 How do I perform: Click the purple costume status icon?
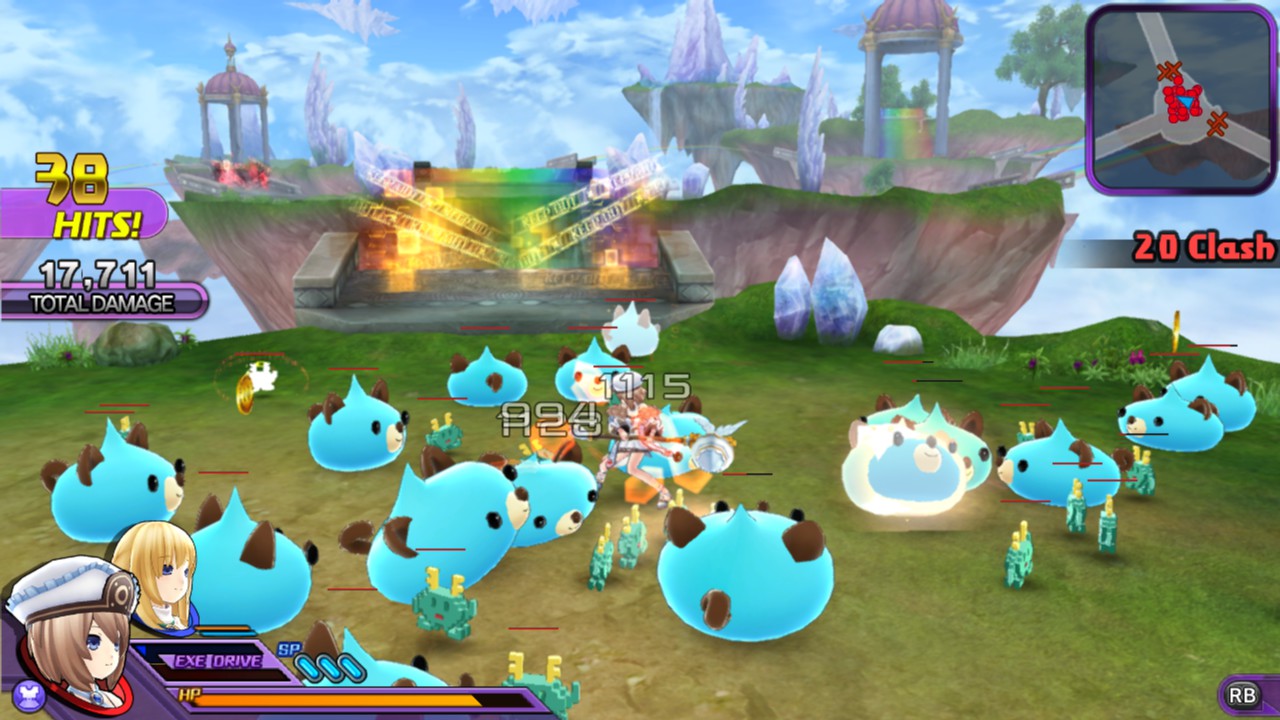tap(25, 692)
